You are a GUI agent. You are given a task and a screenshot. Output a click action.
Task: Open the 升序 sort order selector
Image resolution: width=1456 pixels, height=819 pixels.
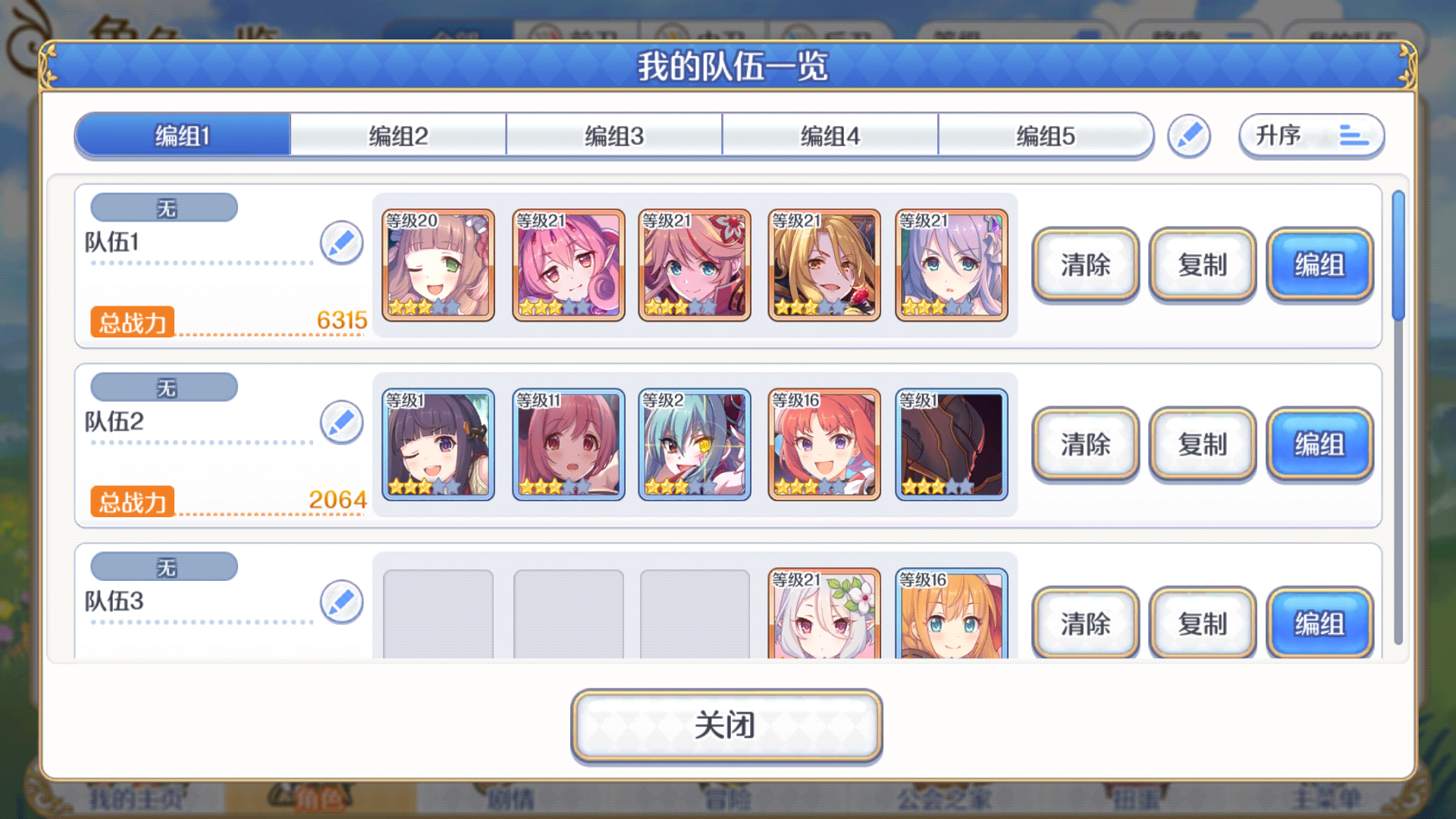1311,135
